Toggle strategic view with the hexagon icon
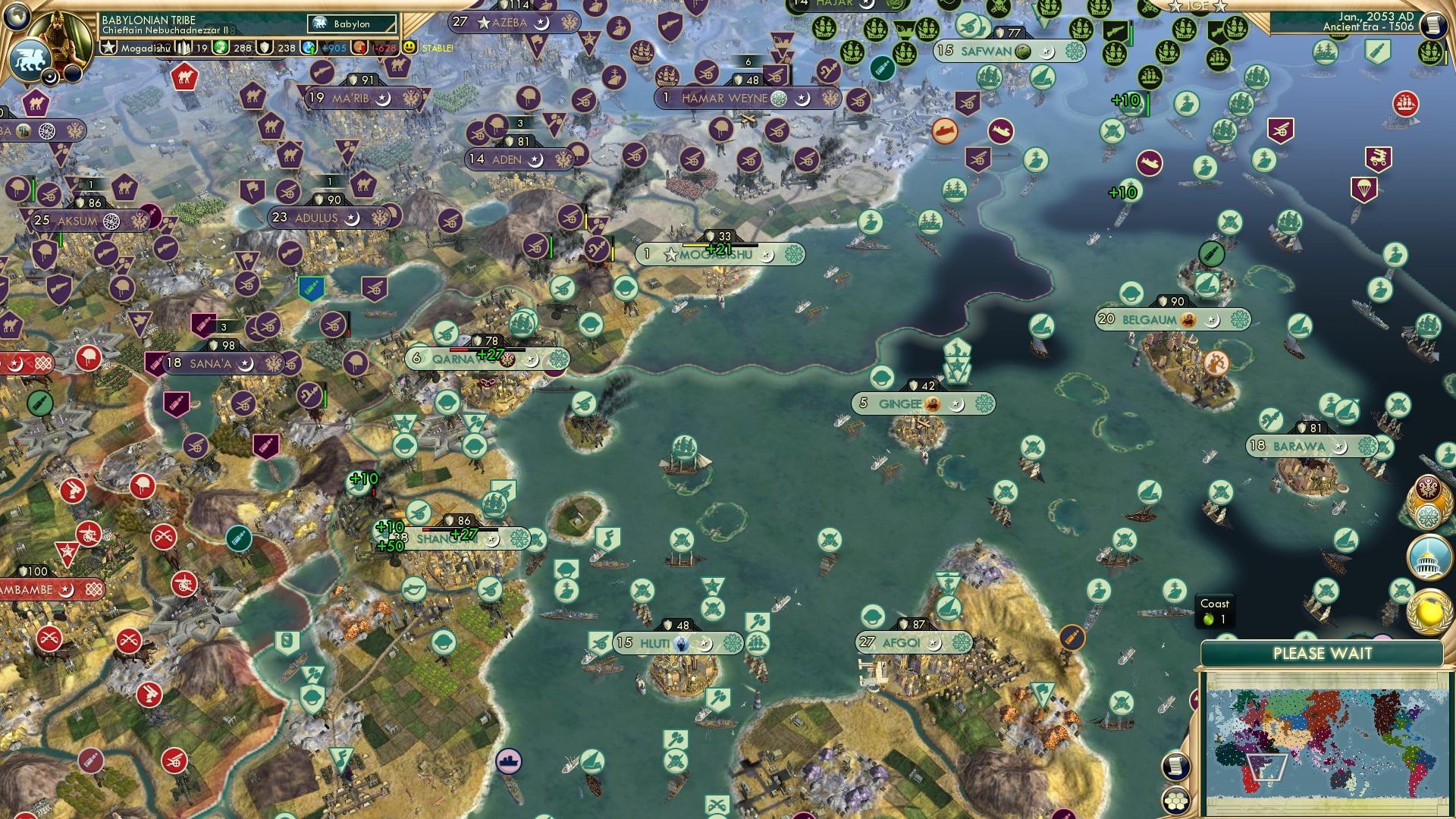This screenshot has width=1456, height=819. 1175,801
